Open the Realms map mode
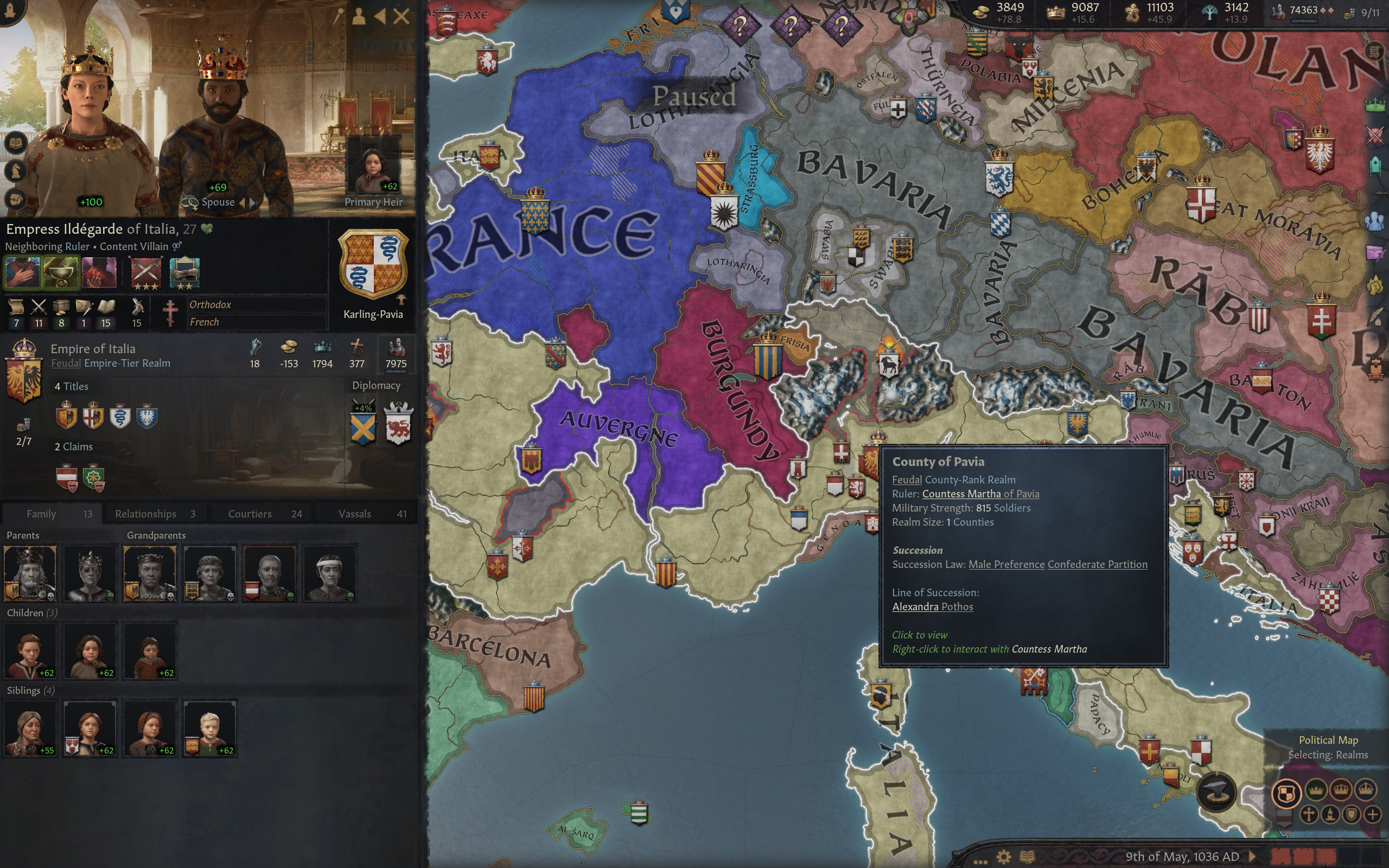The image size is (1389, 868). 1288,792
